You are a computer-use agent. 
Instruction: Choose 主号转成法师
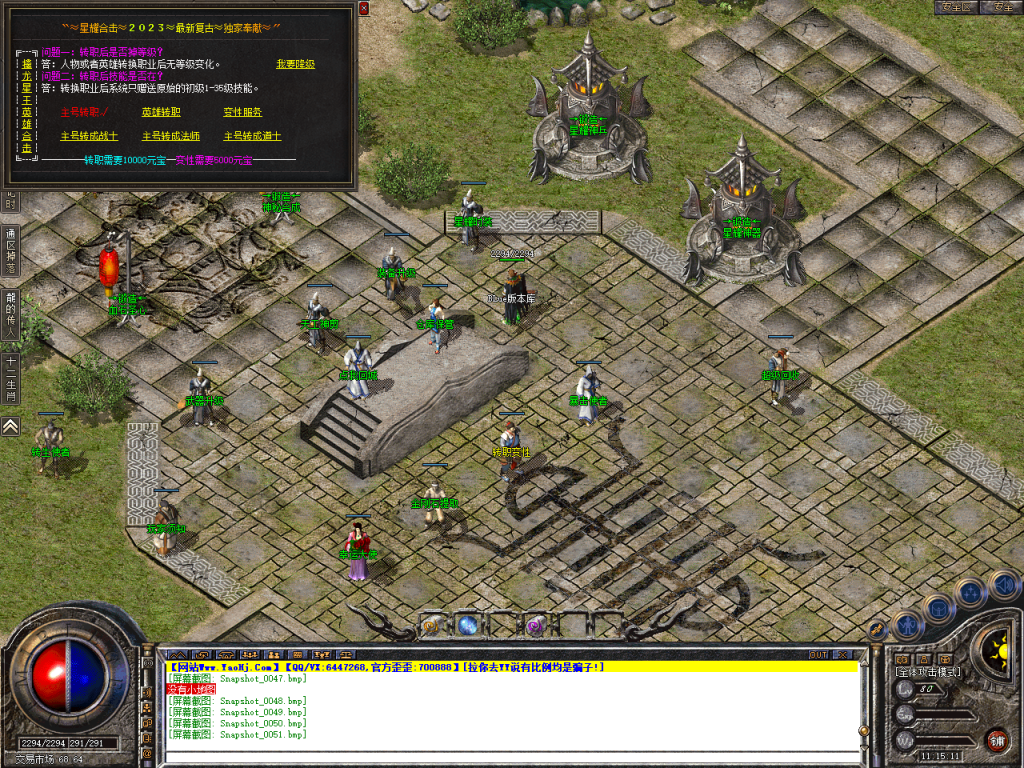(171, 136)
